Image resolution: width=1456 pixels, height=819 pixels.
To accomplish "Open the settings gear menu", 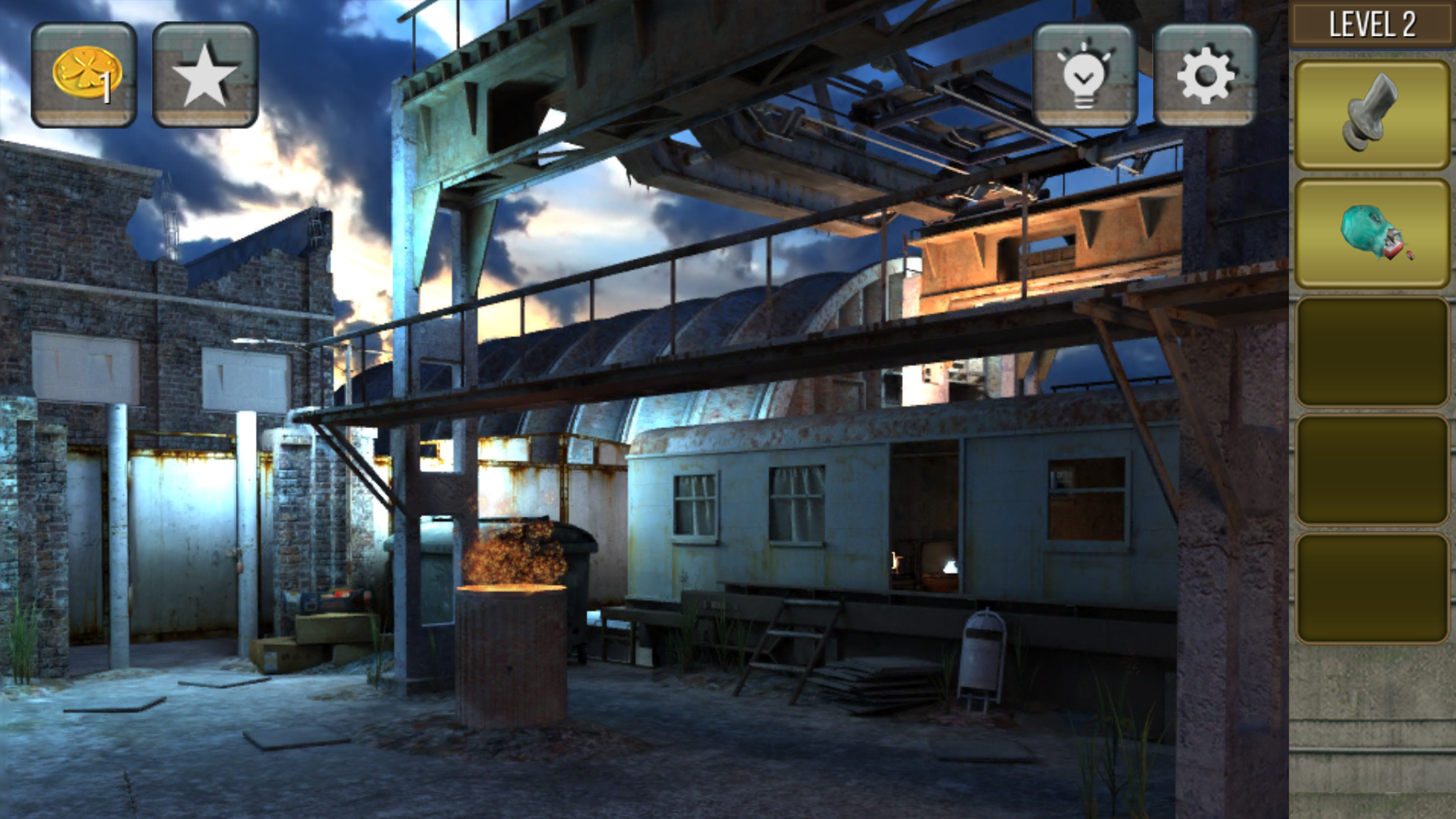I will coord(1204,73).
